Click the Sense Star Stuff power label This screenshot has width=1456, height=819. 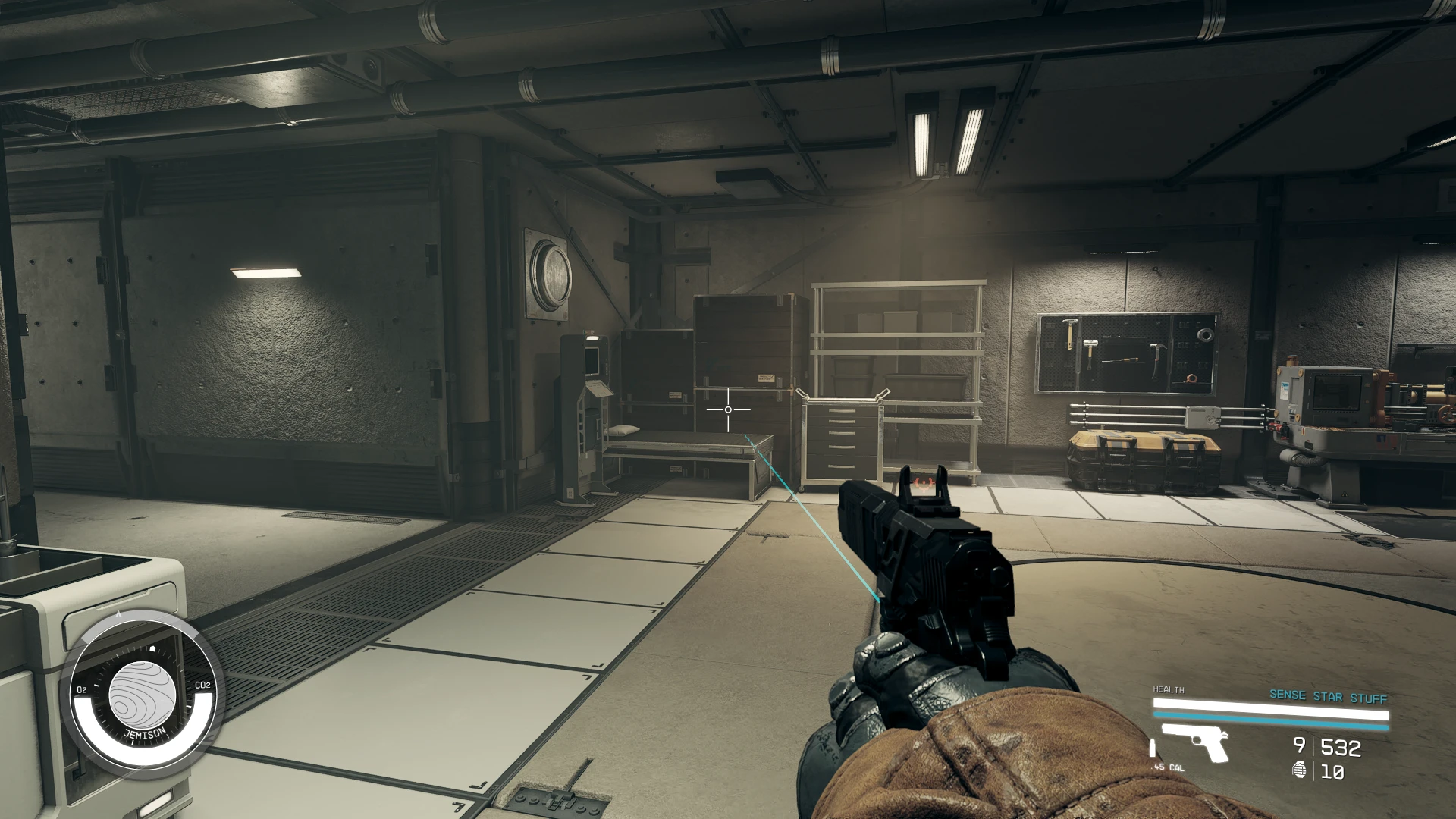(1328, 696)
